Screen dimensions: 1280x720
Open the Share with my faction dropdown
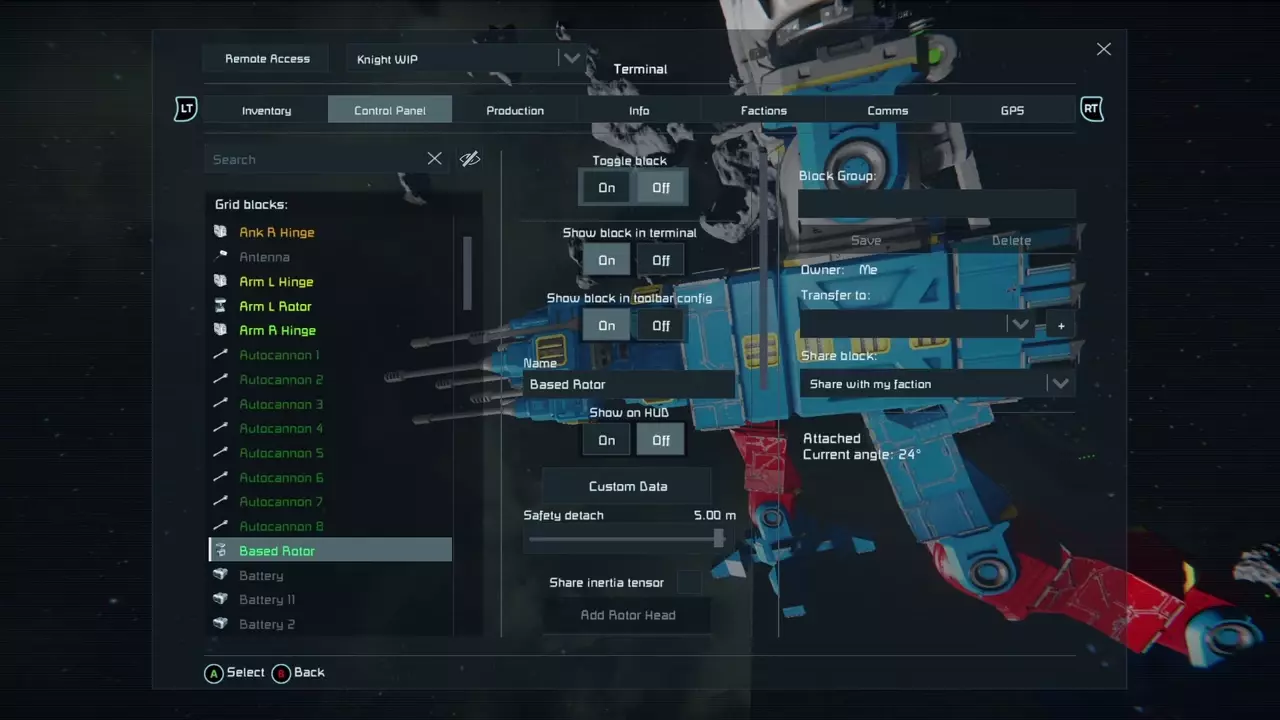coord(1060,383)
